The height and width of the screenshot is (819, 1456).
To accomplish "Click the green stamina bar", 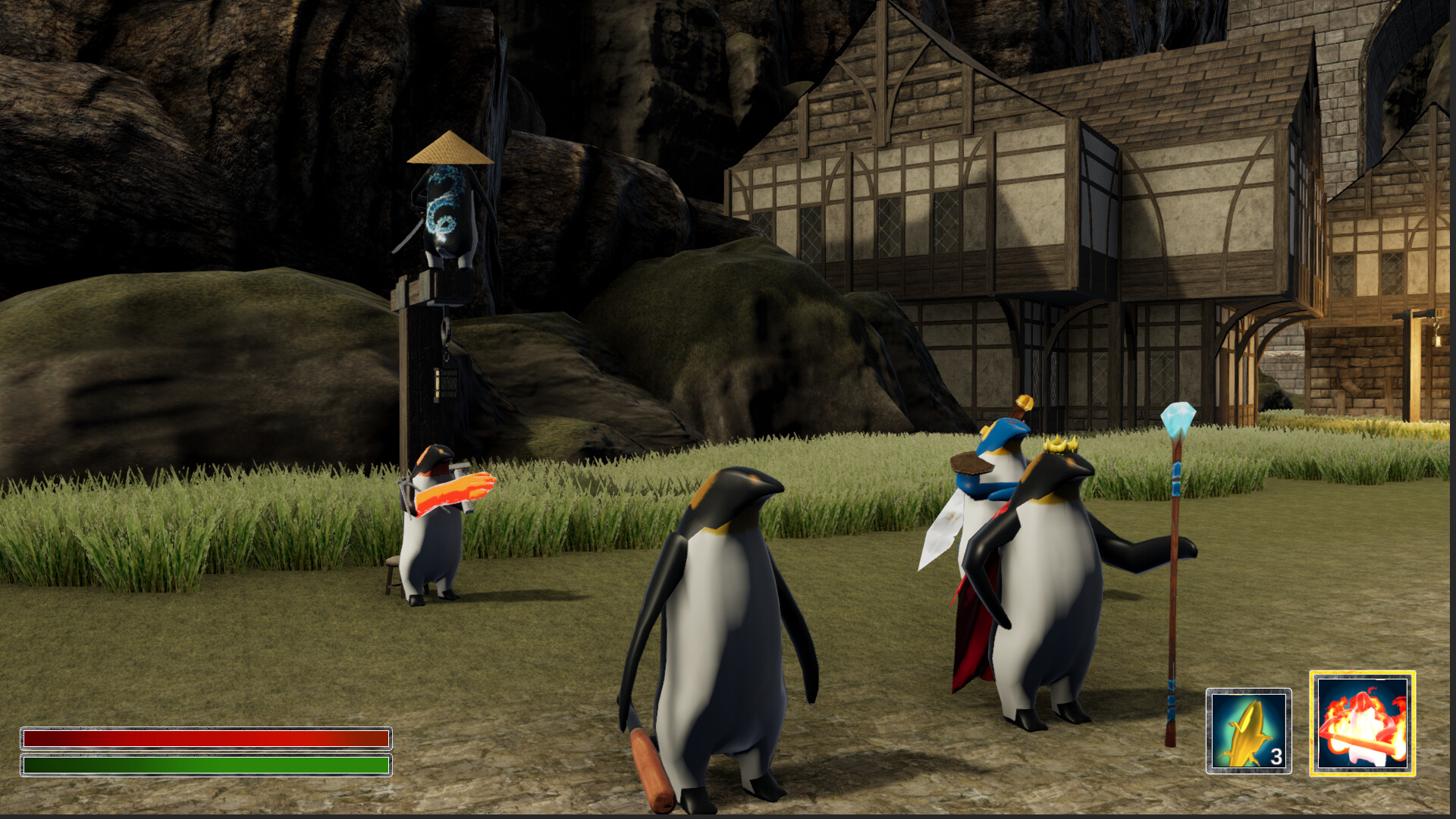I will [x=205, y=766].
